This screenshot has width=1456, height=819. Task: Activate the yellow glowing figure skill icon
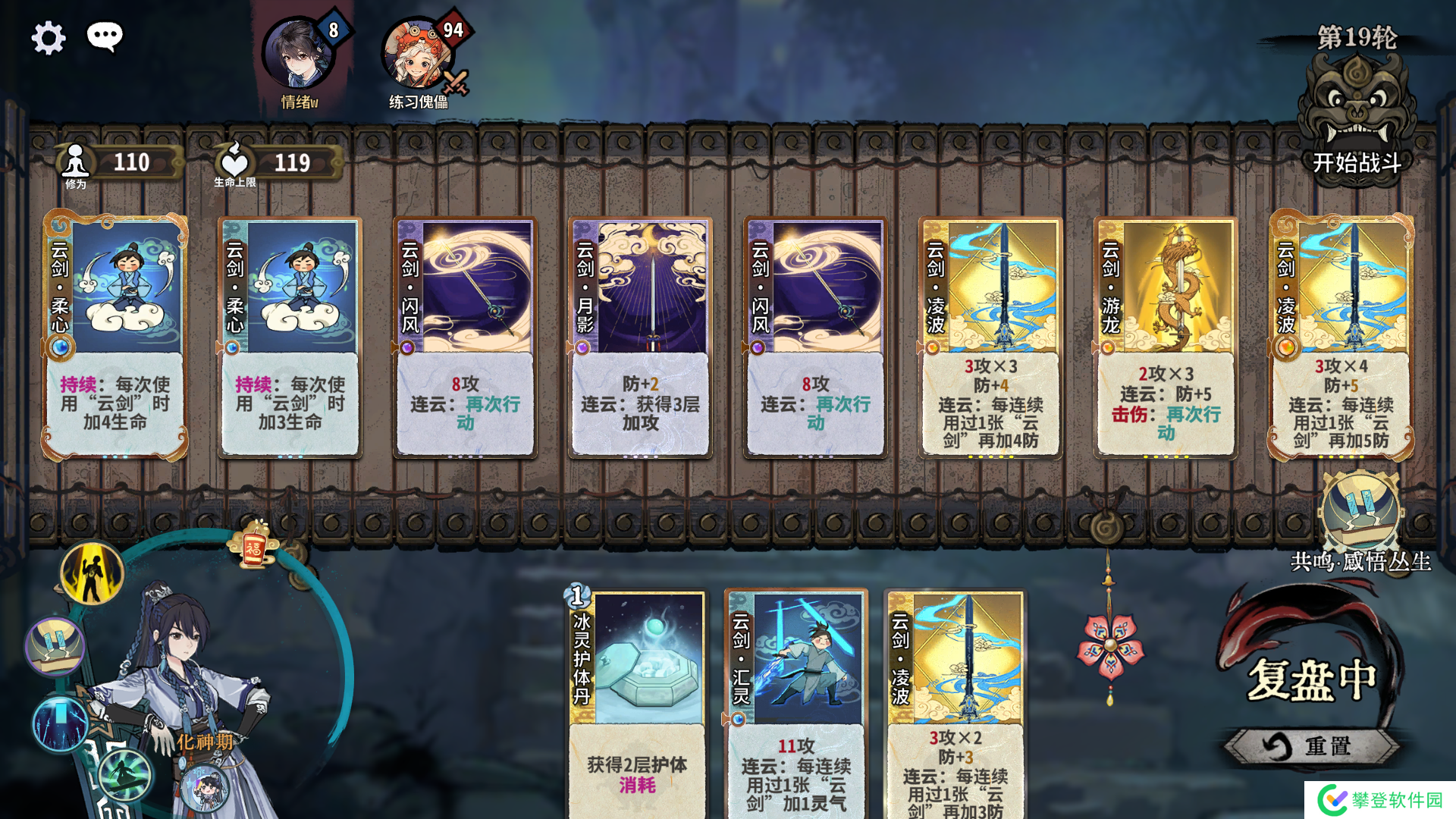point(92,574)
